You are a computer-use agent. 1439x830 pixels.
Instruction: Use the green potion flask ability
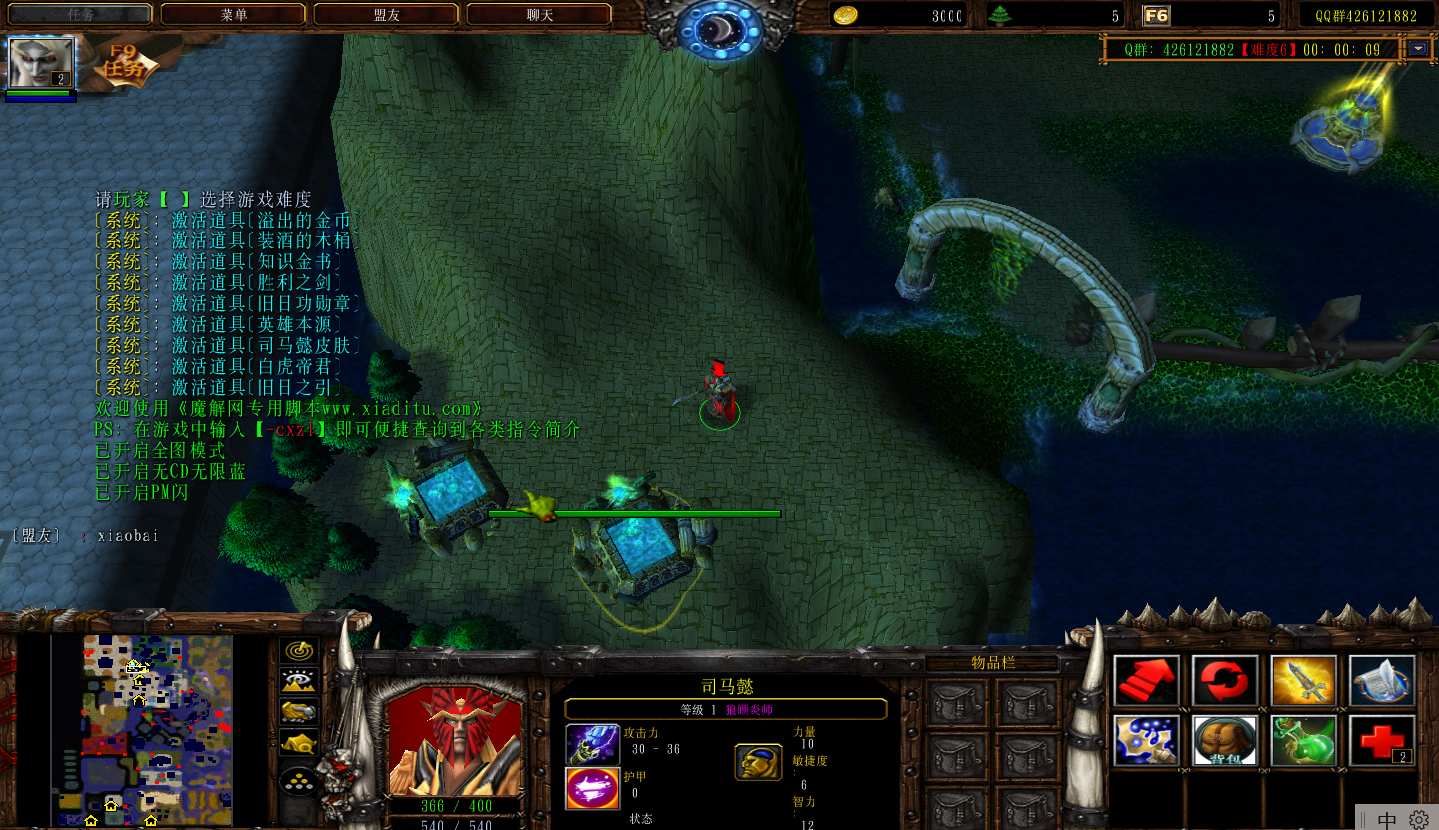tap(1303, 741)
